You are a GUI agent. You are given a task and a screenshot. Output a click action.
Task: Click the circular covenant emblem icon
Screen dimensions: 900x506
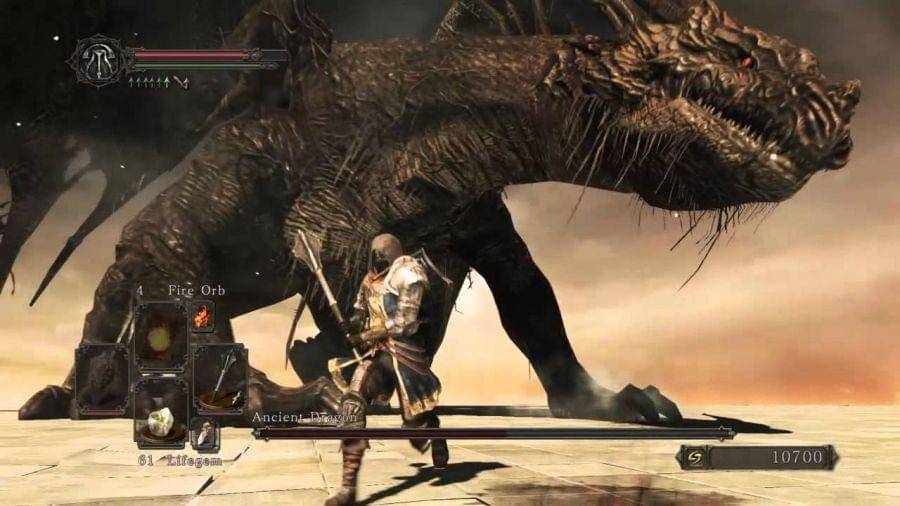pyautogui.click(x=99, y=60)
